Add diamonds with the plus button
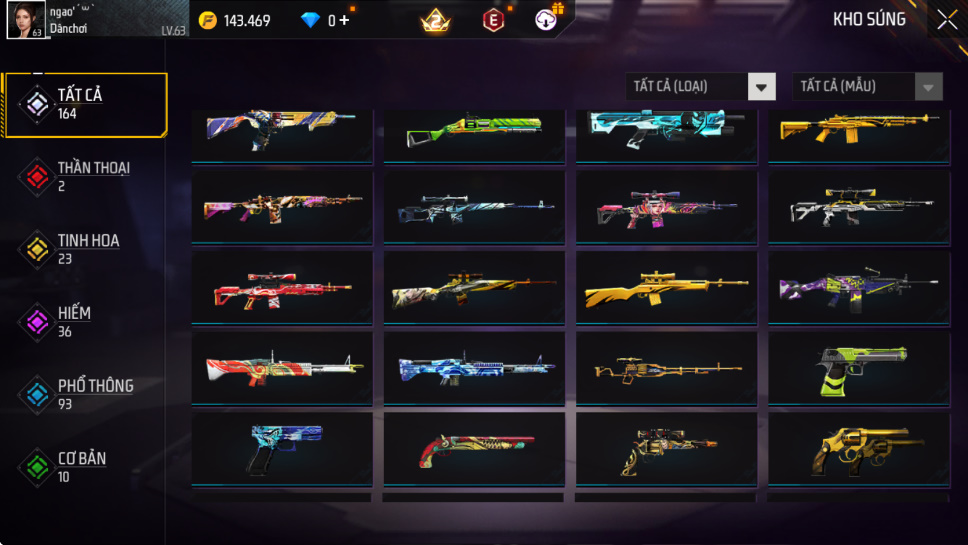Image resolution: width=968 pixels, height=545 pixels. [344, 20]
